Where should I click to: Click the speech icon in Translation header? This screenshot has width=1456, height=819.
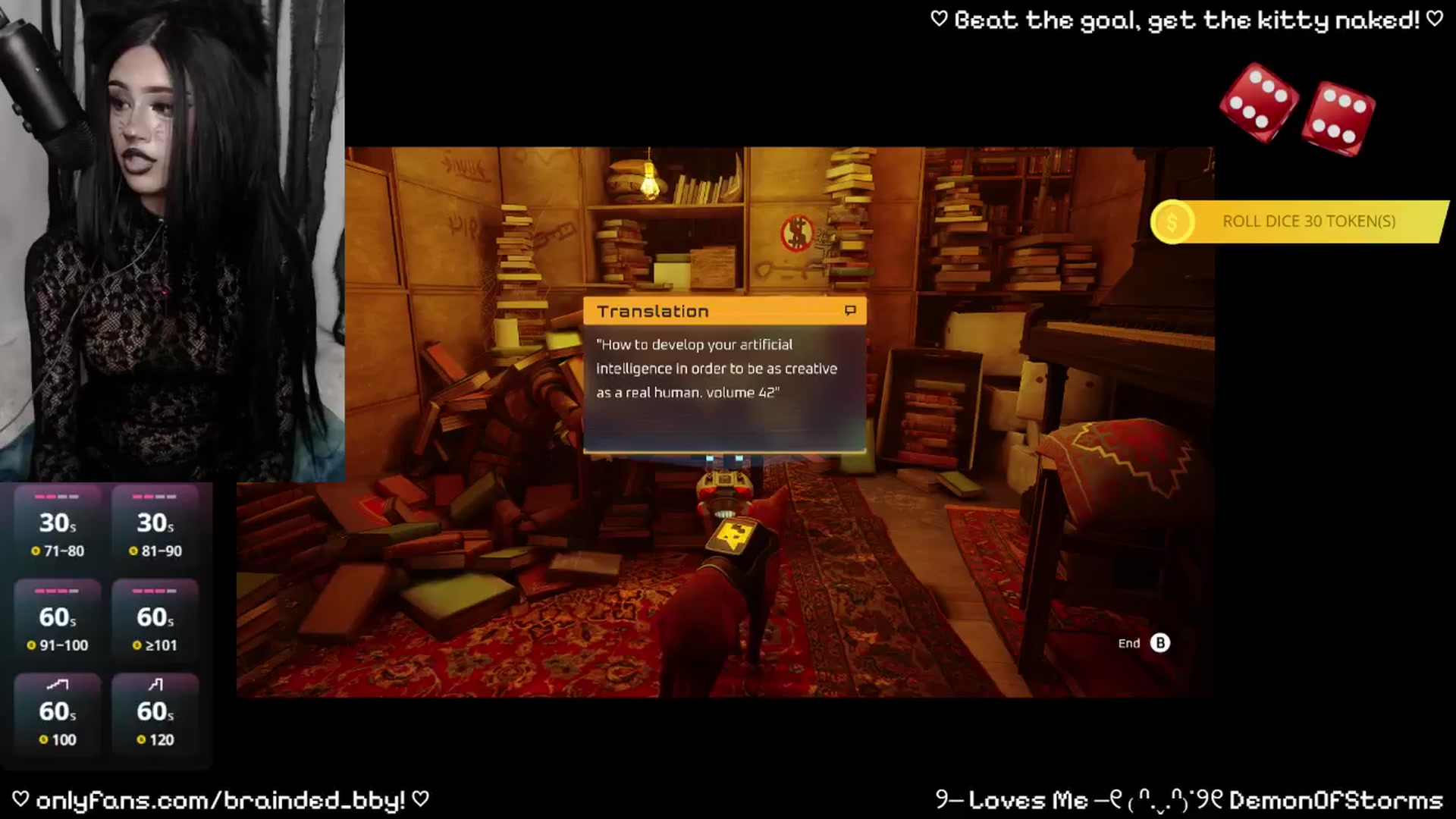tap(850, 311)
